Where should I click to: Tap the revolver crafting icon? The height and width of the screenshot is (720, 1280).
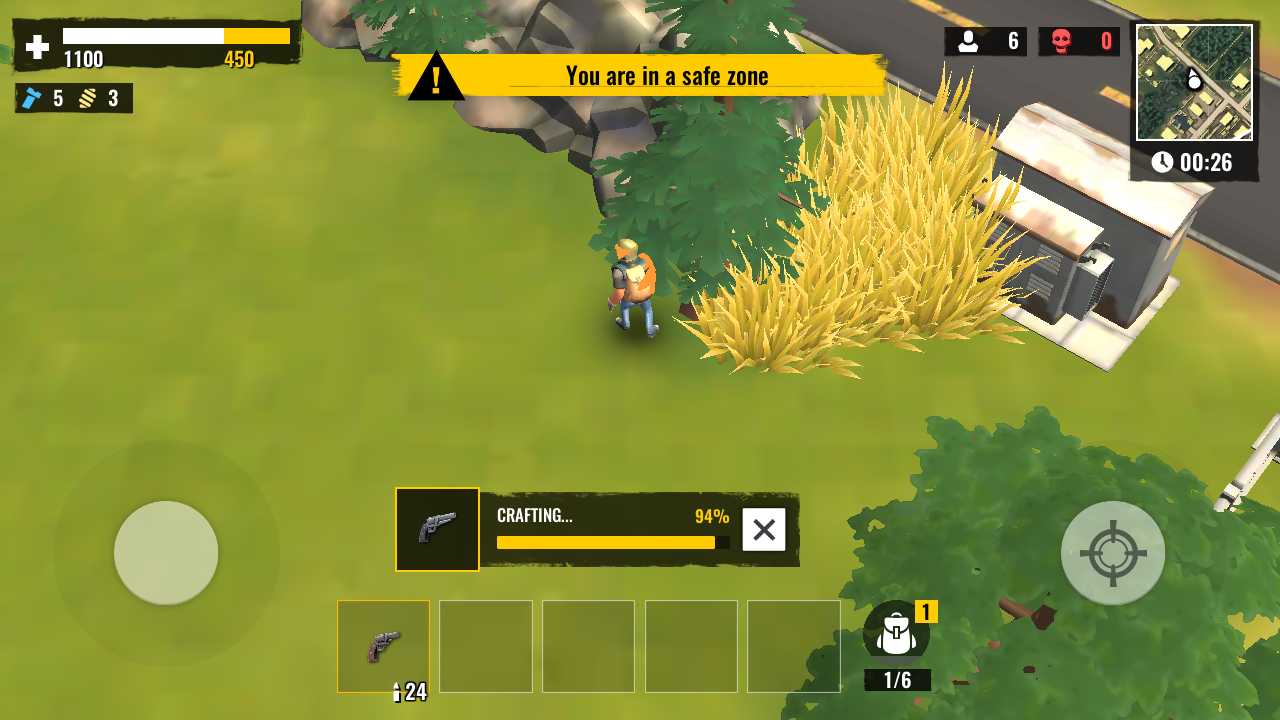pyautogui.click(x=437, y=529)
